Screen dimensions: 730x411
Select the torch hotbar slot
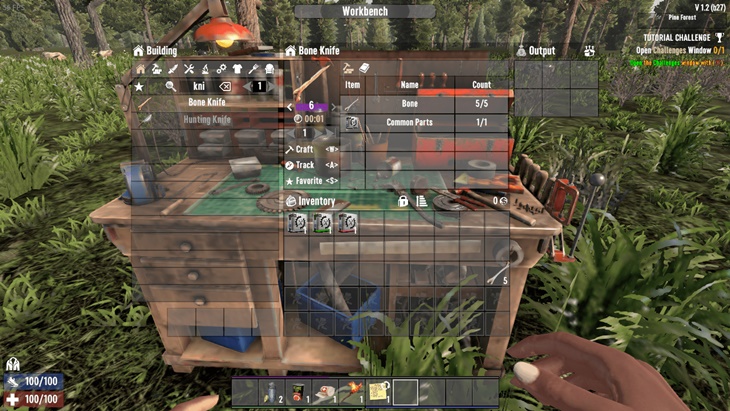(351, 392)
